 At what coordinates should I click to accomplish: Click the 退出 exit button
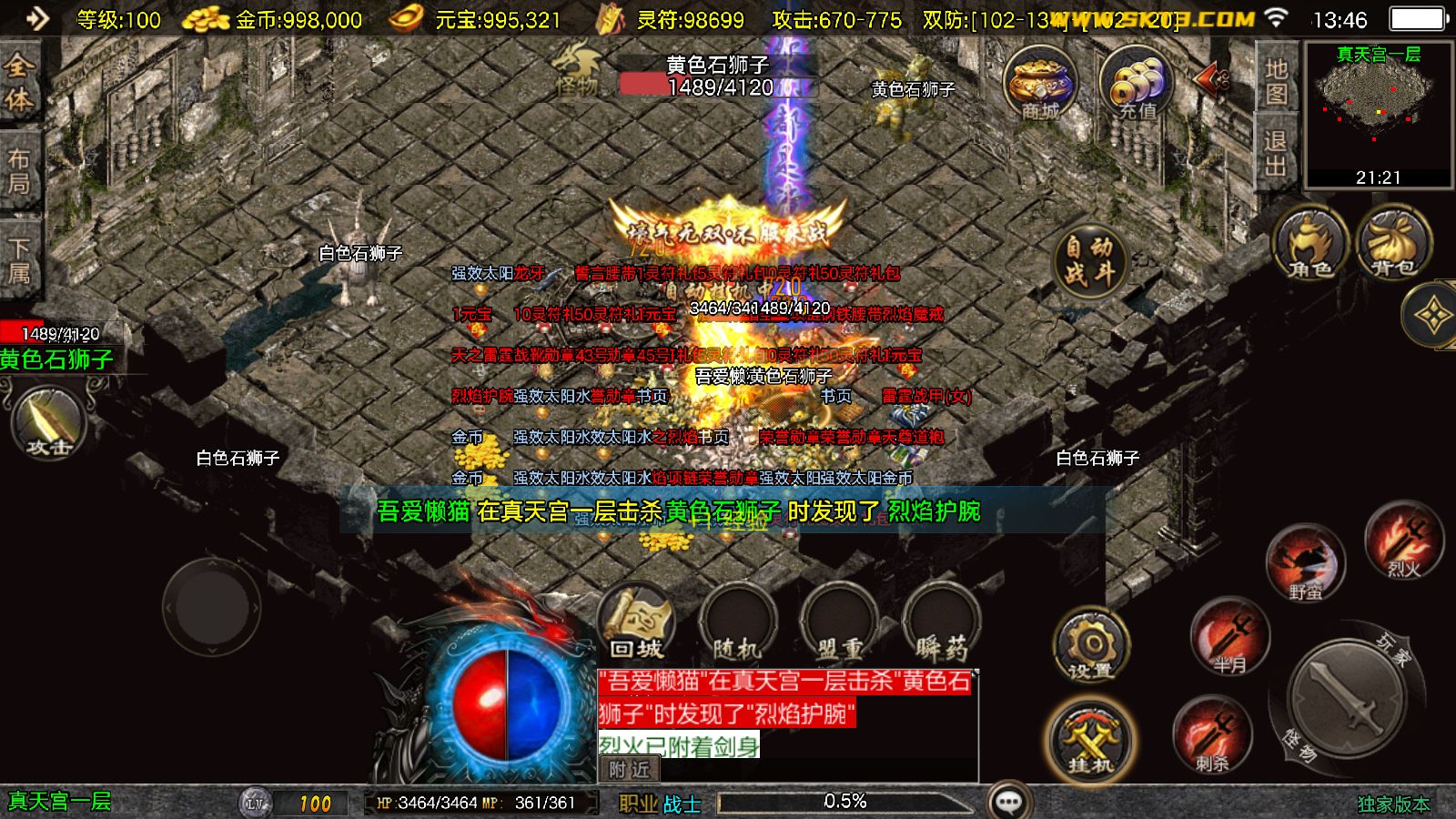pos(1276,153)
